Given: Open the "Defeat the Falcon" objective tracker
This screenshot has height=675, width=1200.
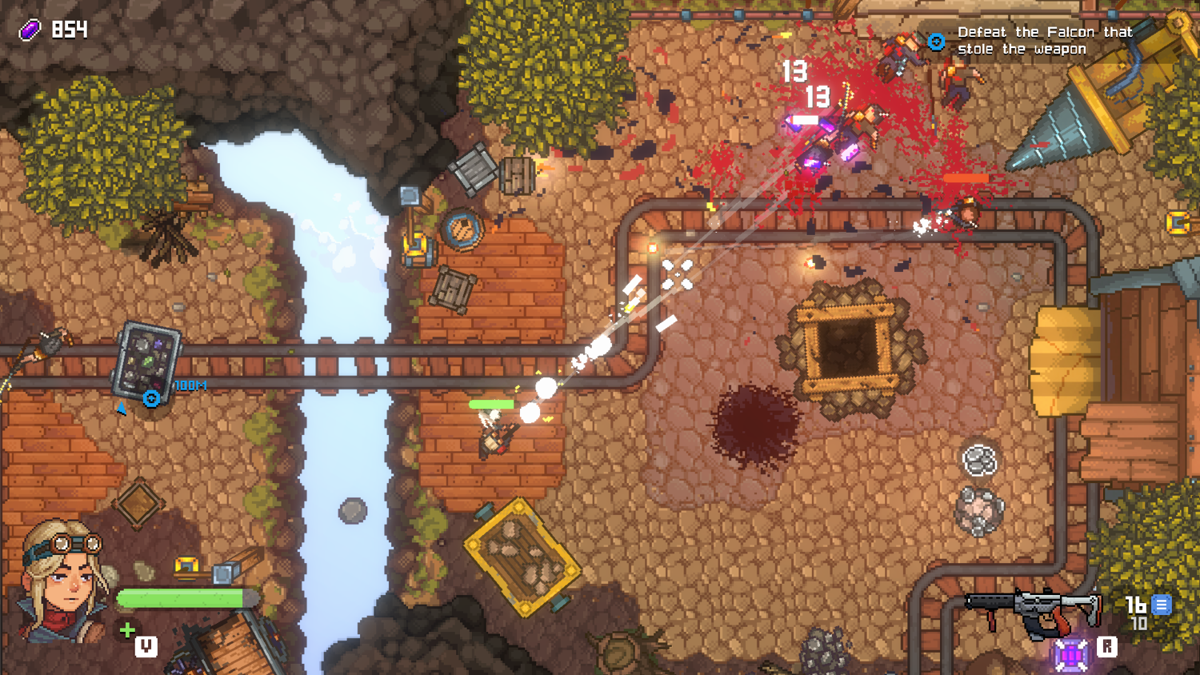Looking at the screenshot, I should point(1044,40).
